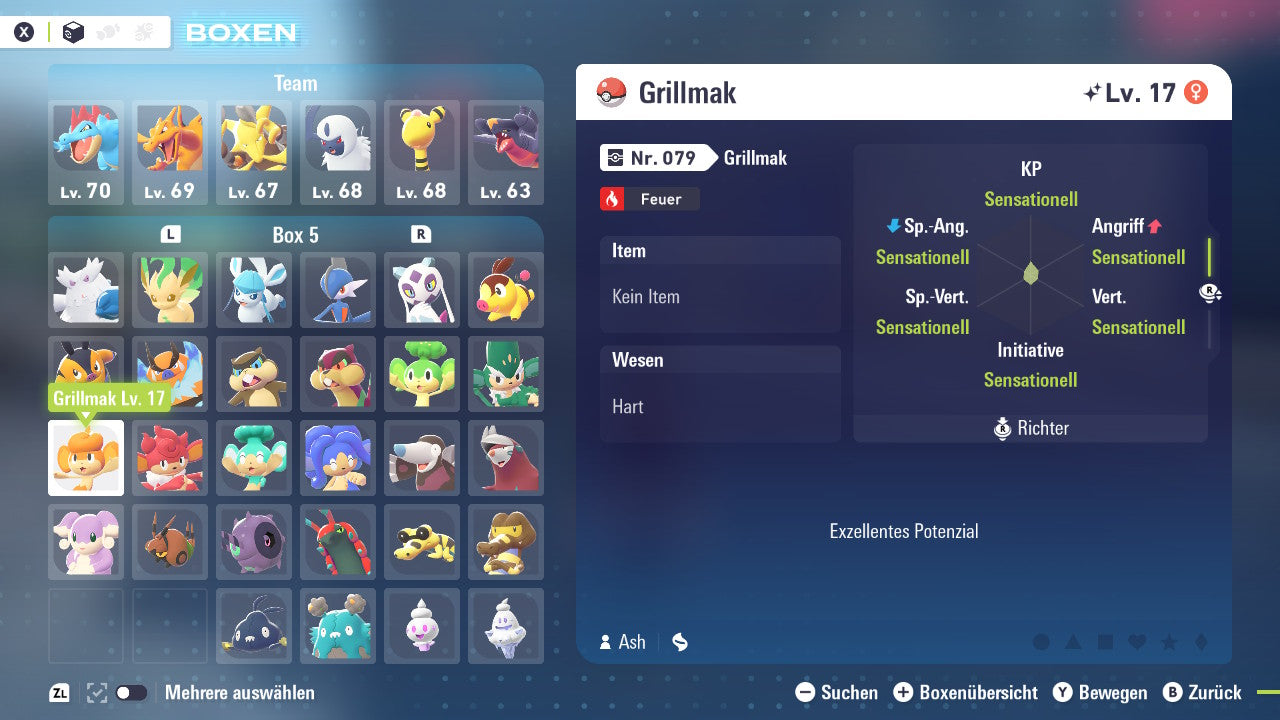1280x720 pixels.
Task: Select the Feuer type badge
Action: point(649,199)
